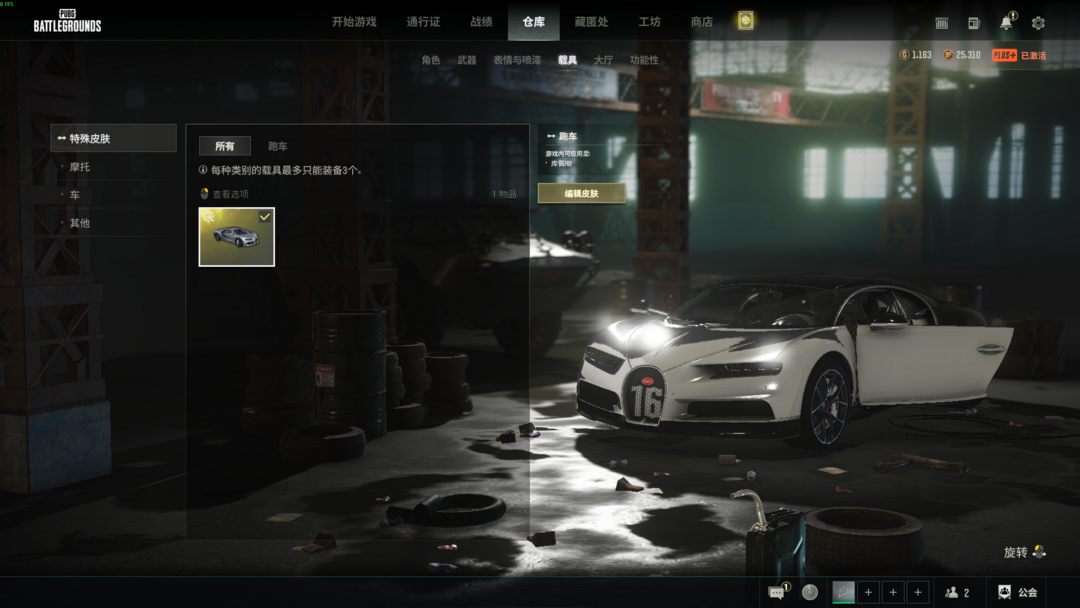Screen dimensions: 1080x608
Task: Choose the 摩托 motorcycle category
Action: point(80,167)
